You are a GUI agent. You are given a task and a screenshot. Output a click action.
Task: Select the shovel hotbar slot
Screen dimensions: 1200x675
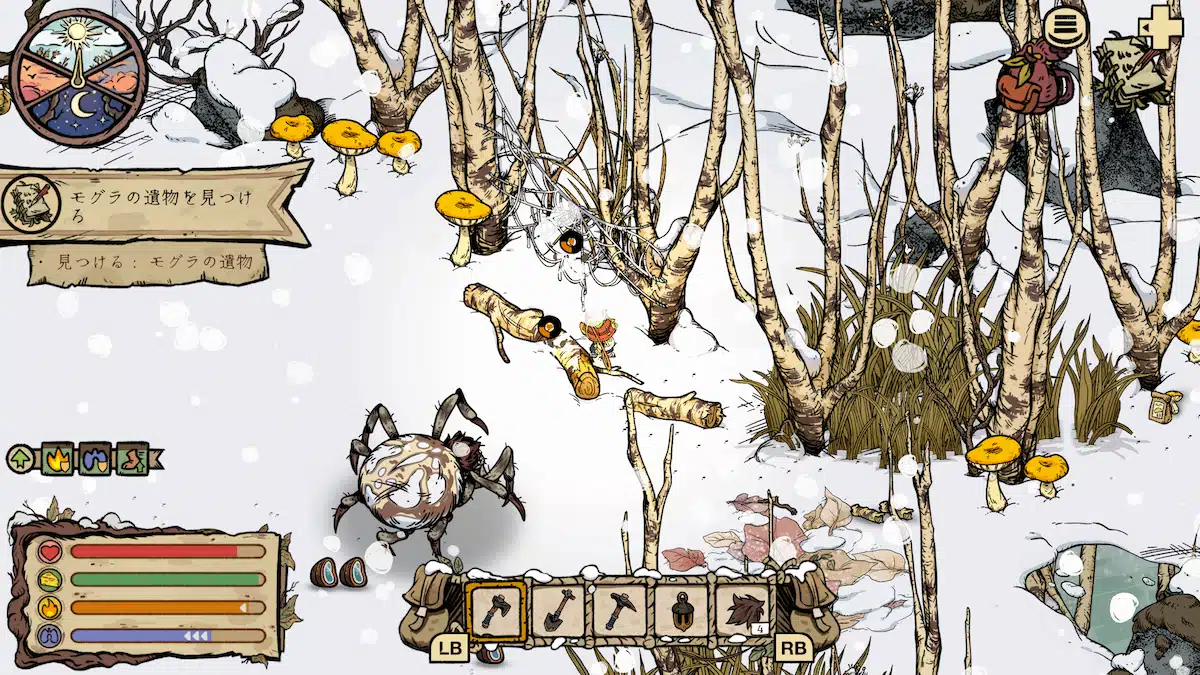[x=557, y=609]
